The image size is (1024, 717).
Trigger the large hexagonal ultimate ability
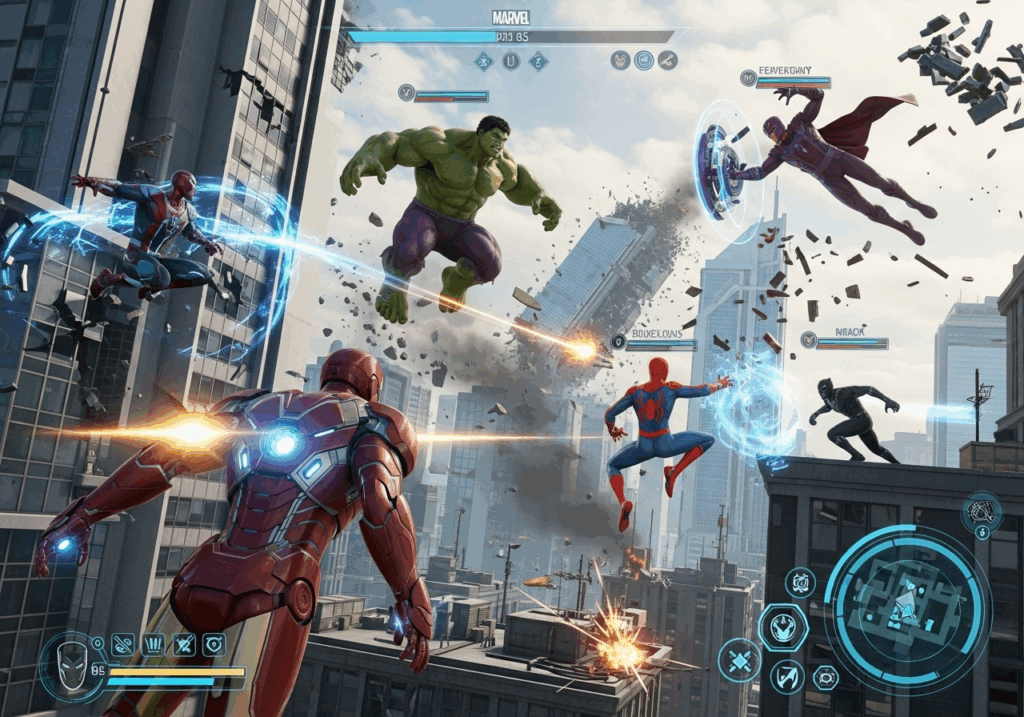(782, 628)
